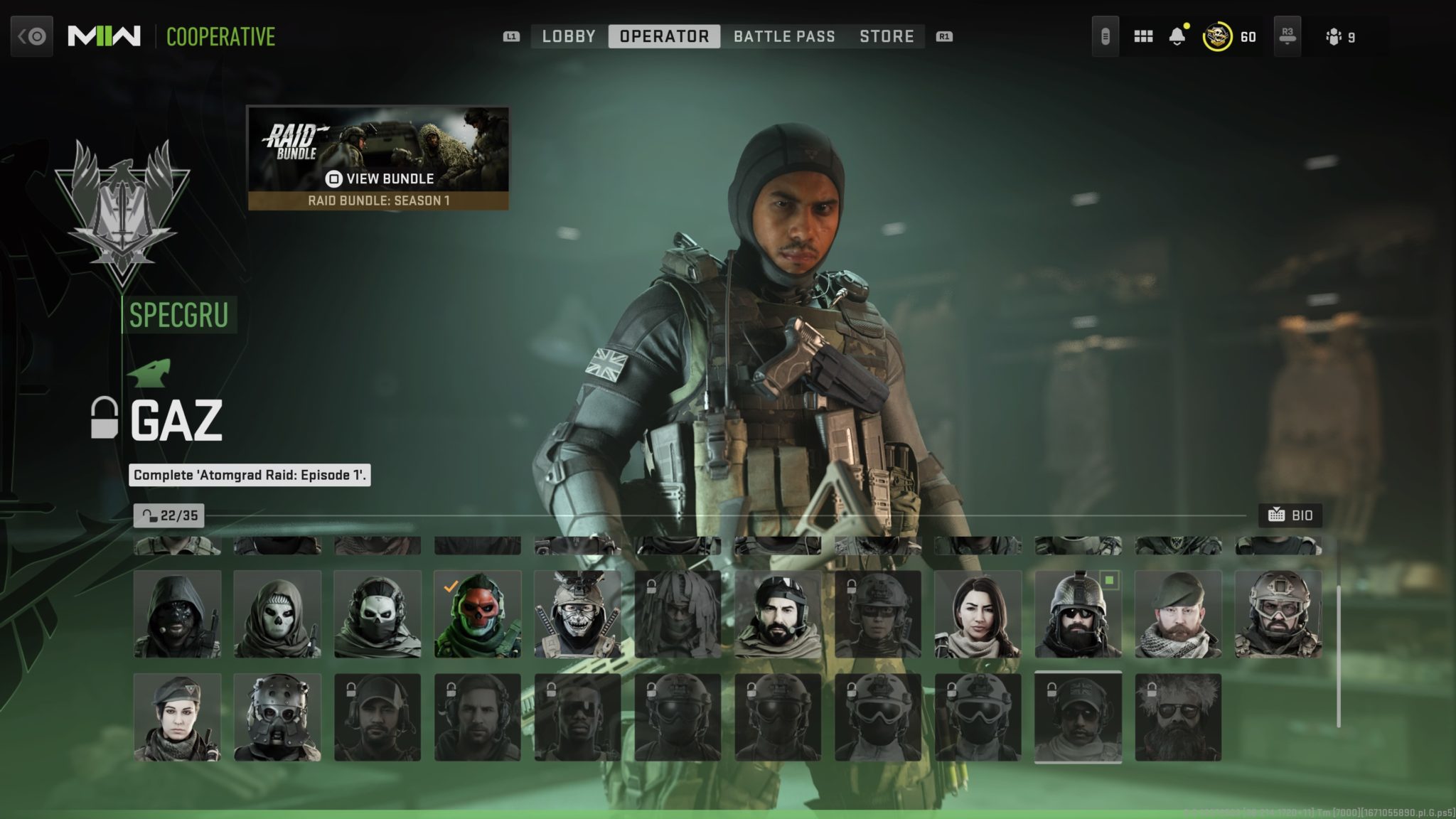Open the STORE tab
1456x819 pixels.
tap(887, 36)
